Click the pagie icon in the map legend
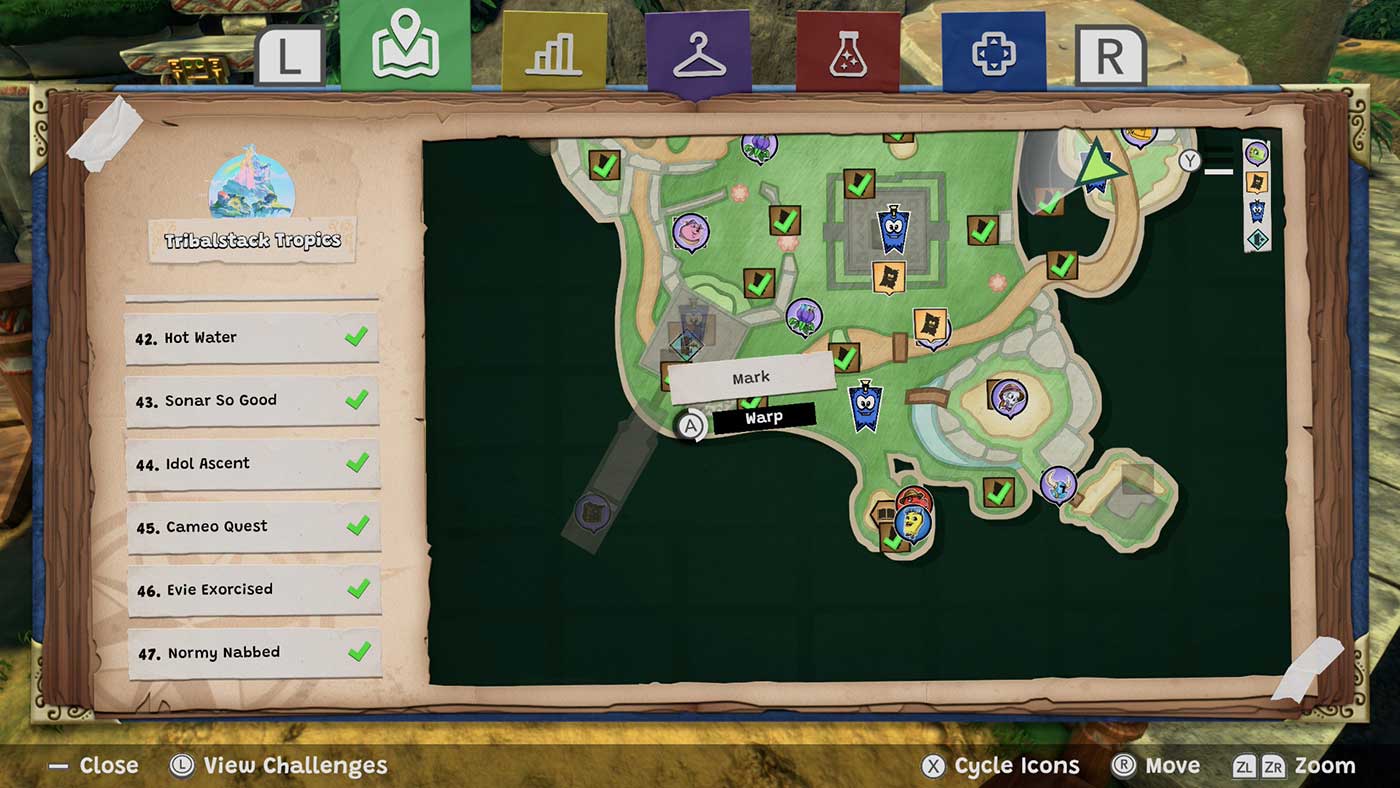The image size is (1400, 788). (x=1255, y=152)
